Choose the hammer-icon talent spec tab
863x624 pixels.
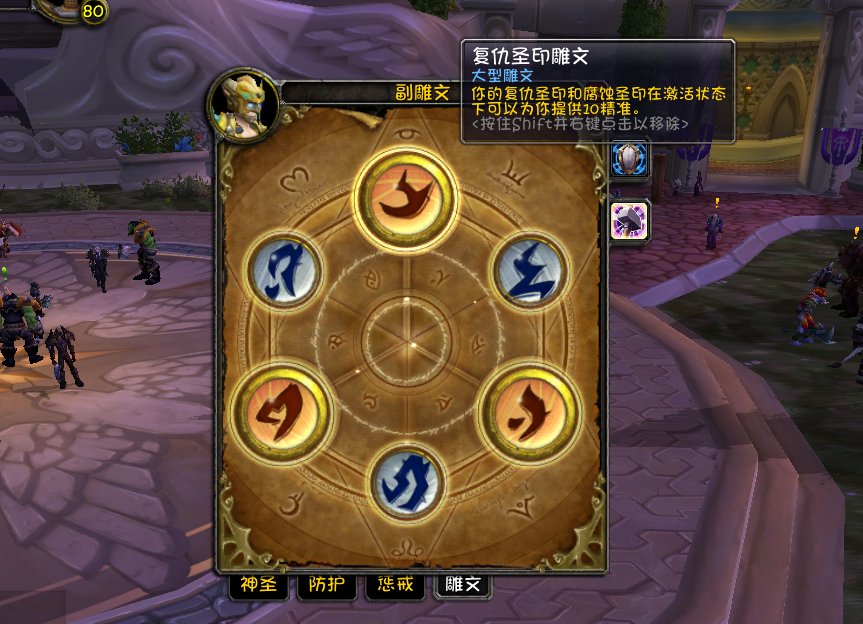point(630,220)
